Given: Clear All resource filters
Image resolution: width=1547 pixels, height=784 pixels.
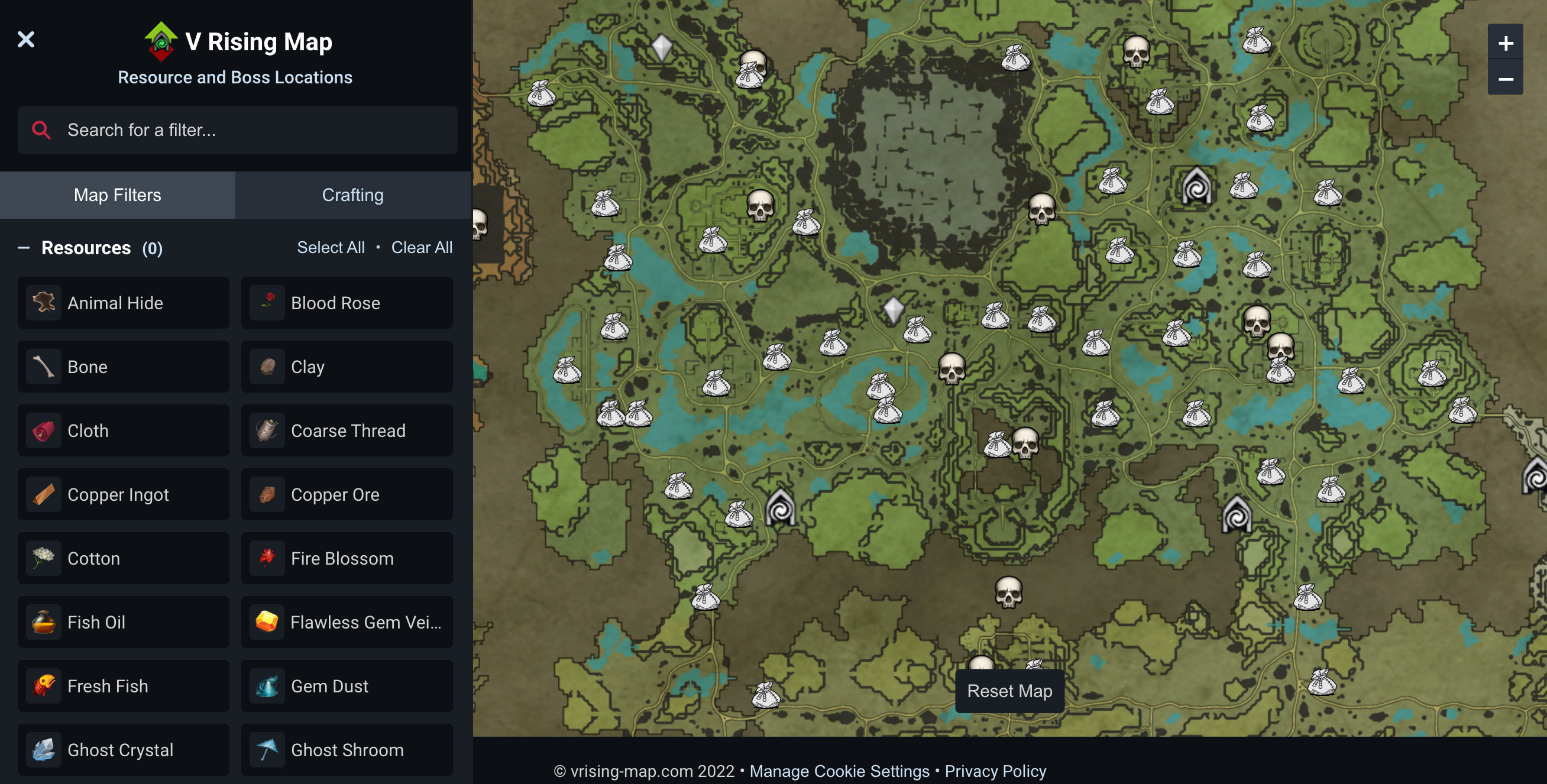Looking at the screenshot, I should point(422,247).
